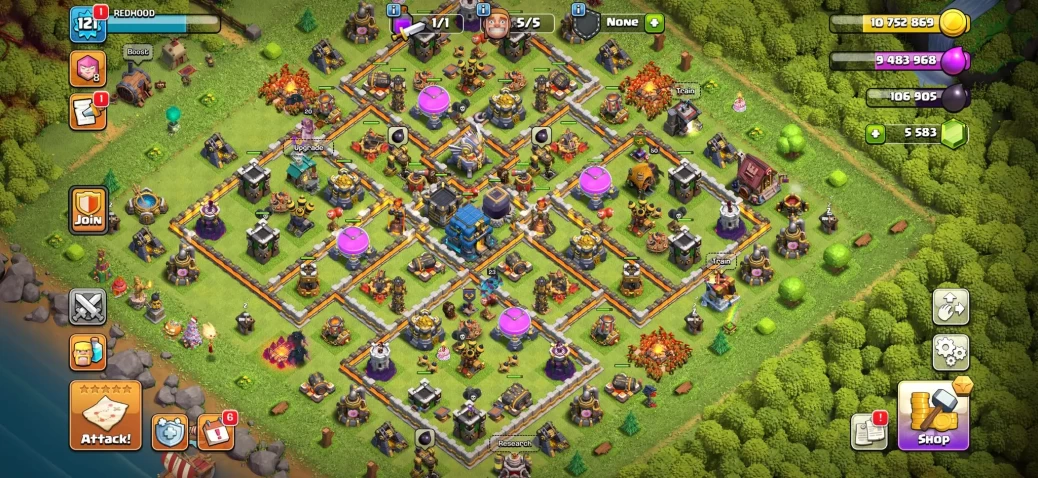1038x478 pixels.
Task: Open the notes icon beside the Shop
Action: coord(869,432)
